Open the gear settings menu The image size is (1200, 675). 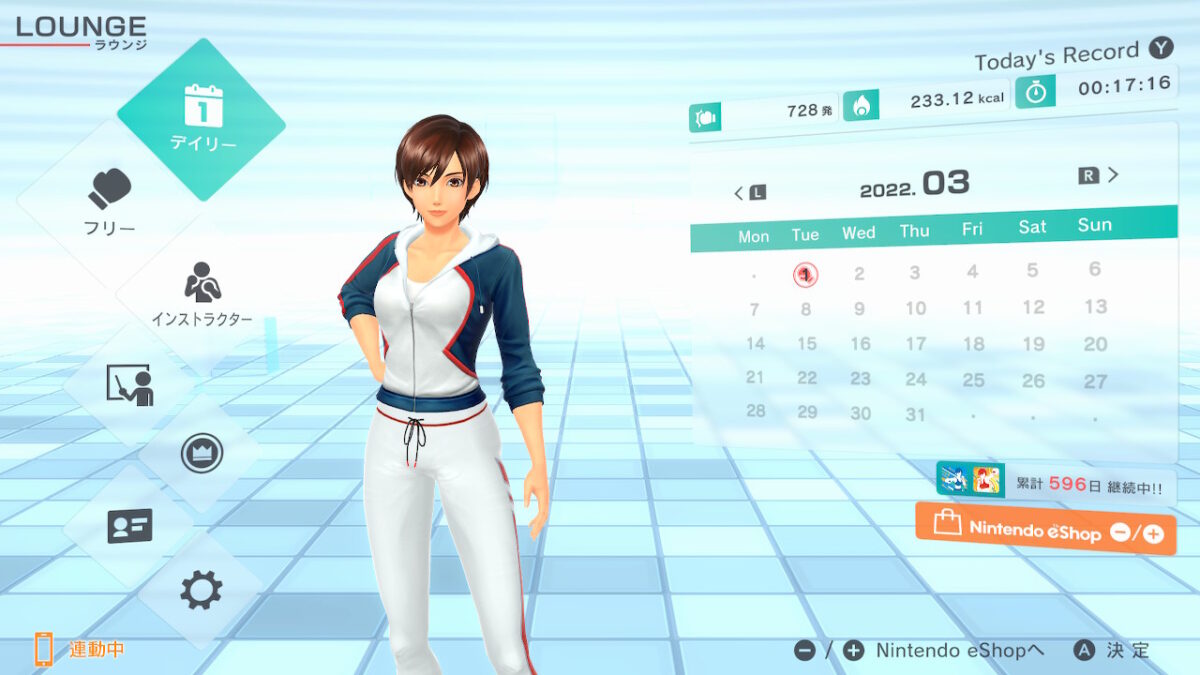(201, 590)
